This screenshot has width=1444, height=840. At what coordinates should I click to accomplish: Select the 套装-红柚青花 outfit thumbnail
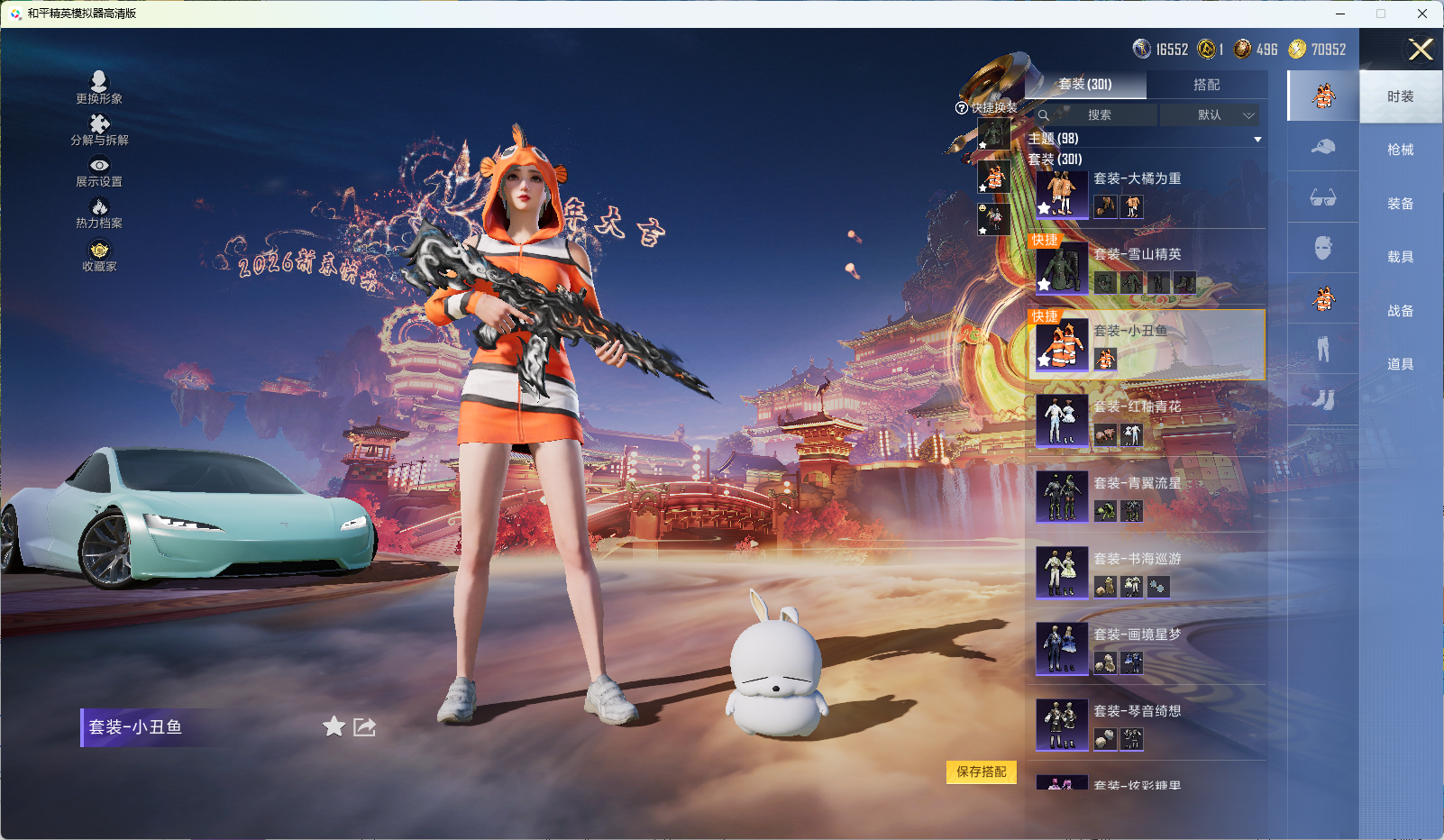(x=1062, y=420)
